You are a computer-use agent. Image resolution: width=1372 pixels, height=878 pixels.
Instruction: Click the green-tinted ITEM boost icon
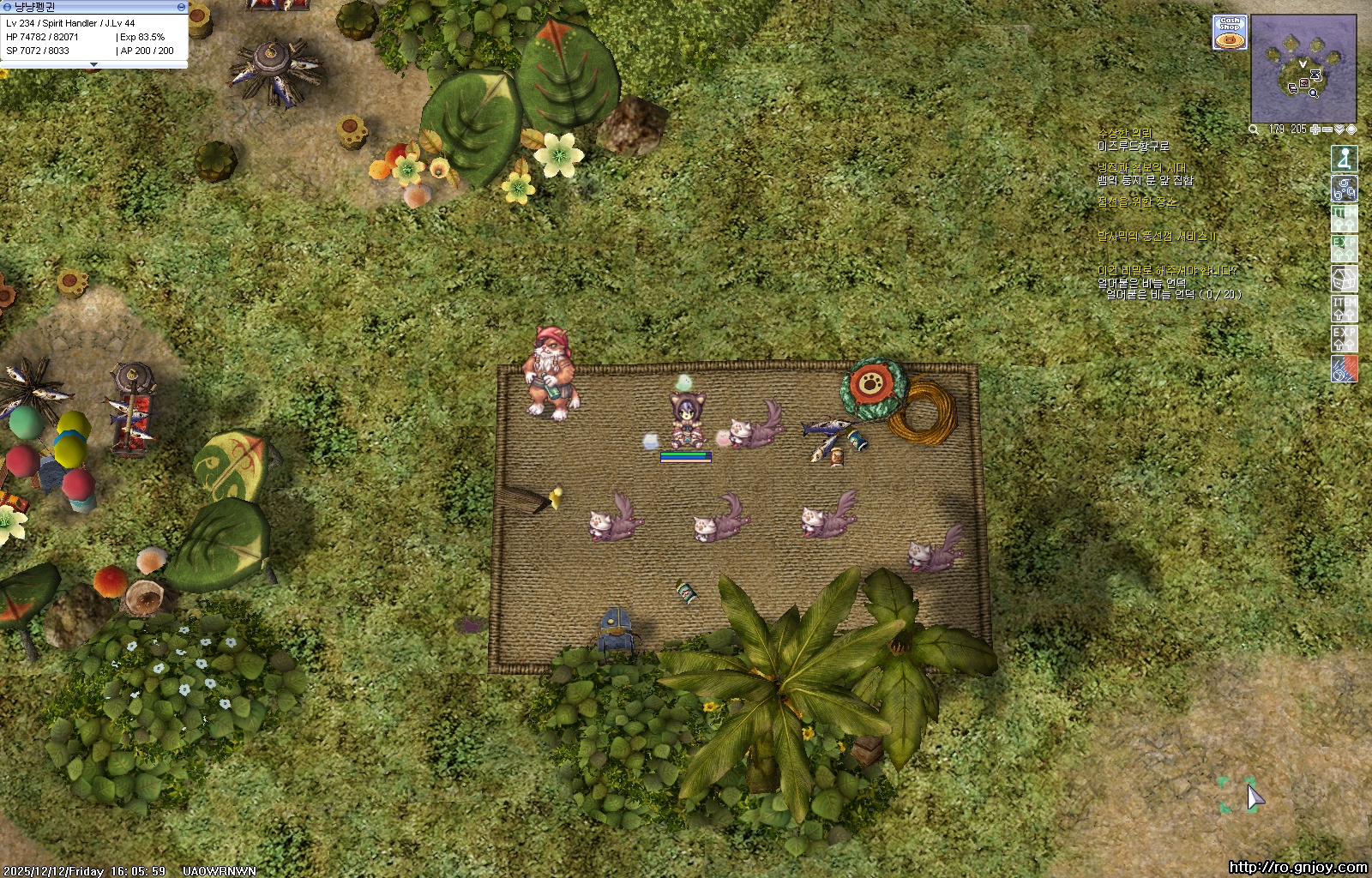pyautogui.click(x=1344, y=219)
